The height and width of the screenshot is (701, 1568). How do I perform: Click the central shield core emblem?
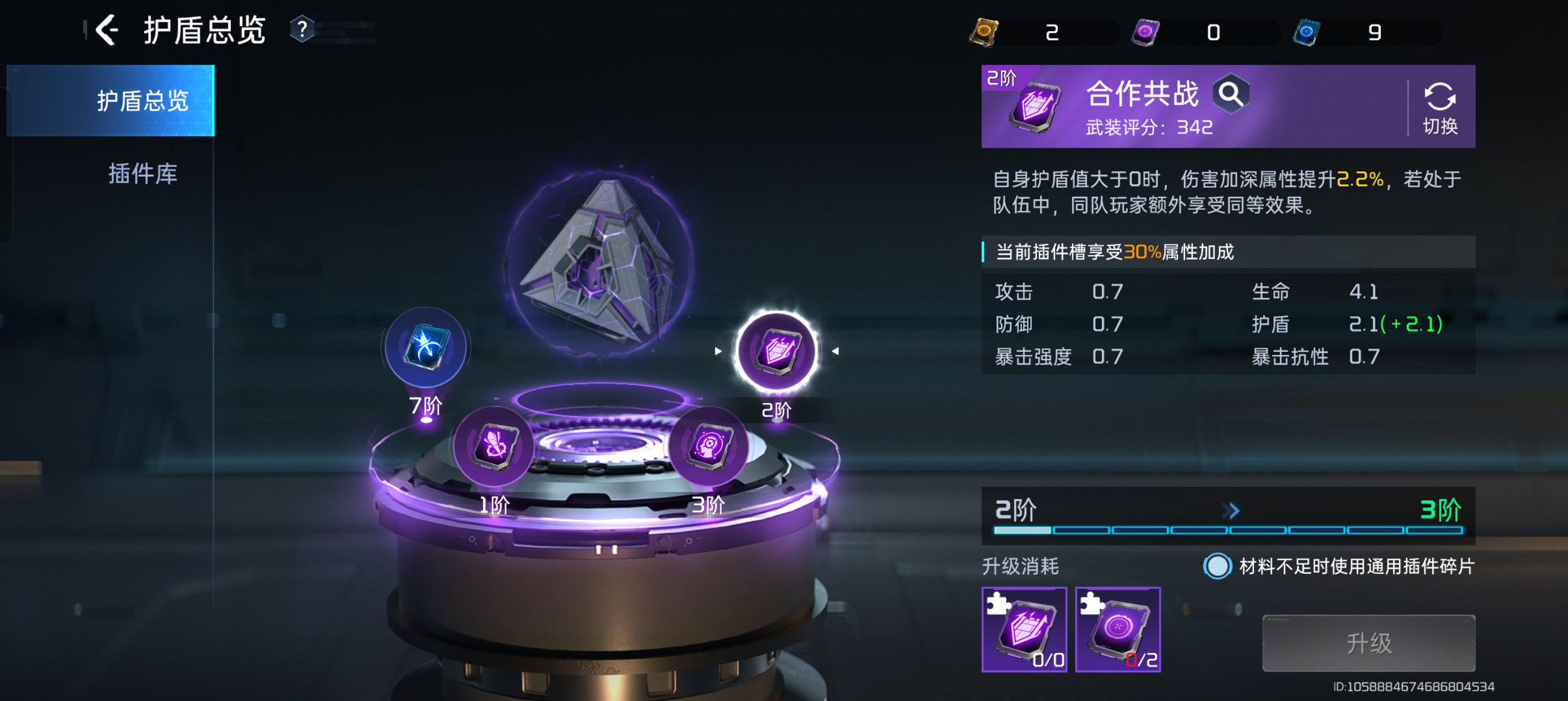coord(600,262)
